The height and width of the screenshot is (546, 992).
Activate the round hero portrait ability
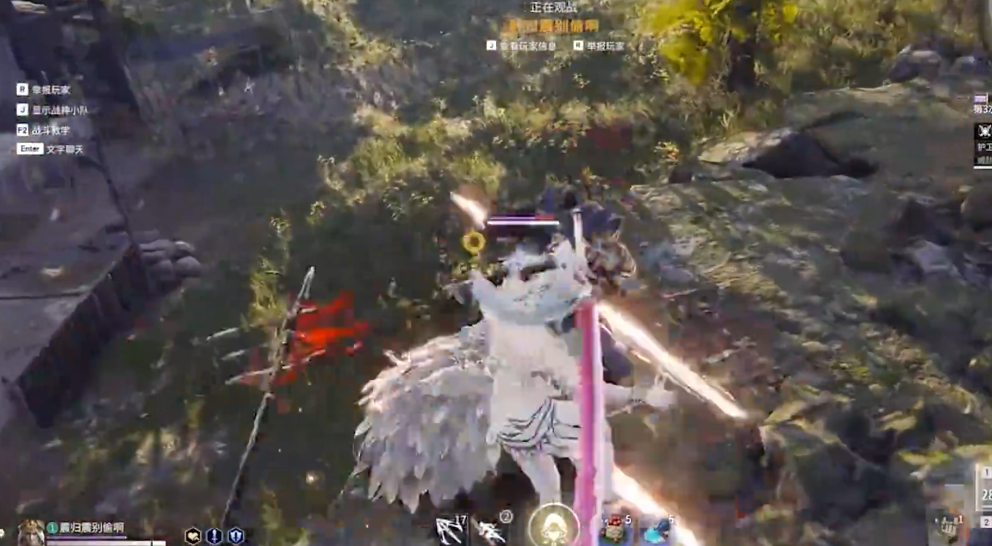[x=553, y=525]
